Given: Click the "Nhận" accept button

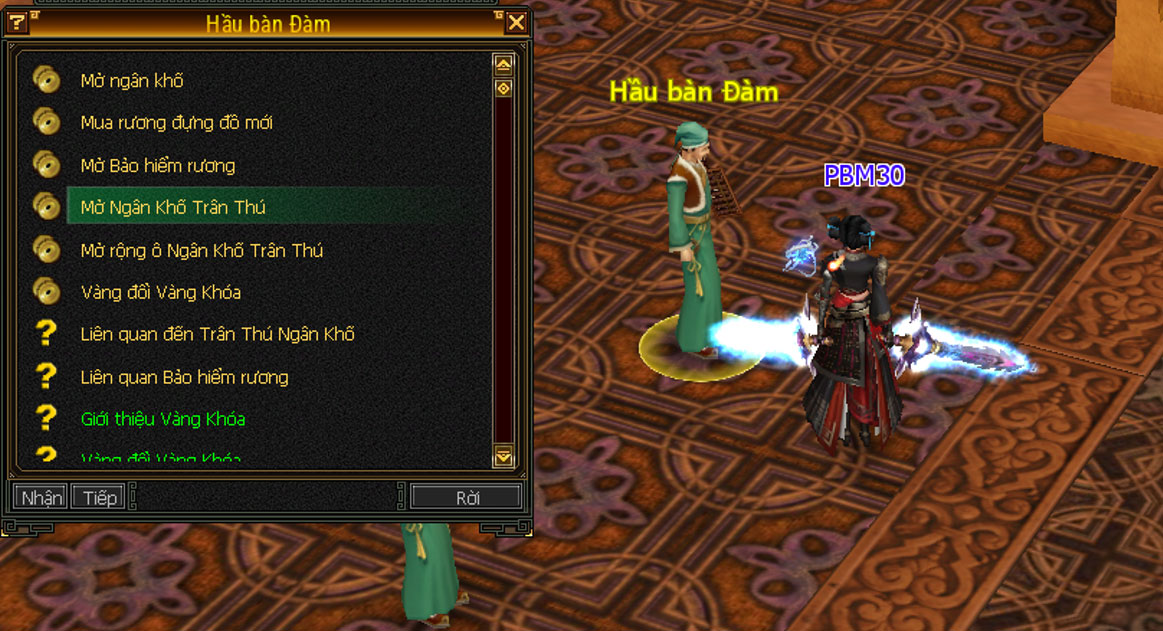Looking at the screenshot, I should (41, 497).
